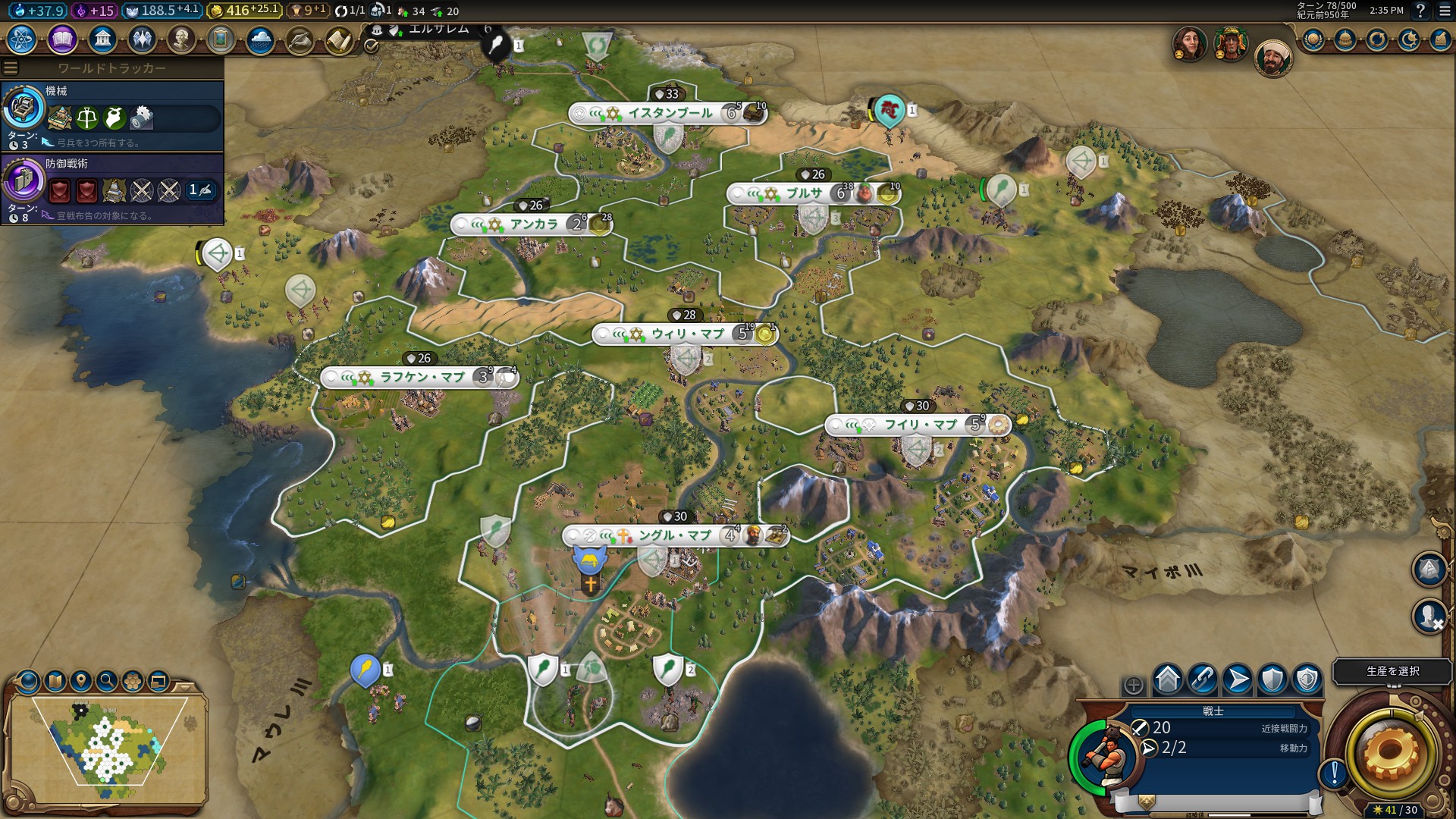The height and width of the screenshot is (819, 1456).
Task: Open the Civilopedia question mark help
Action: (1420, 11)
